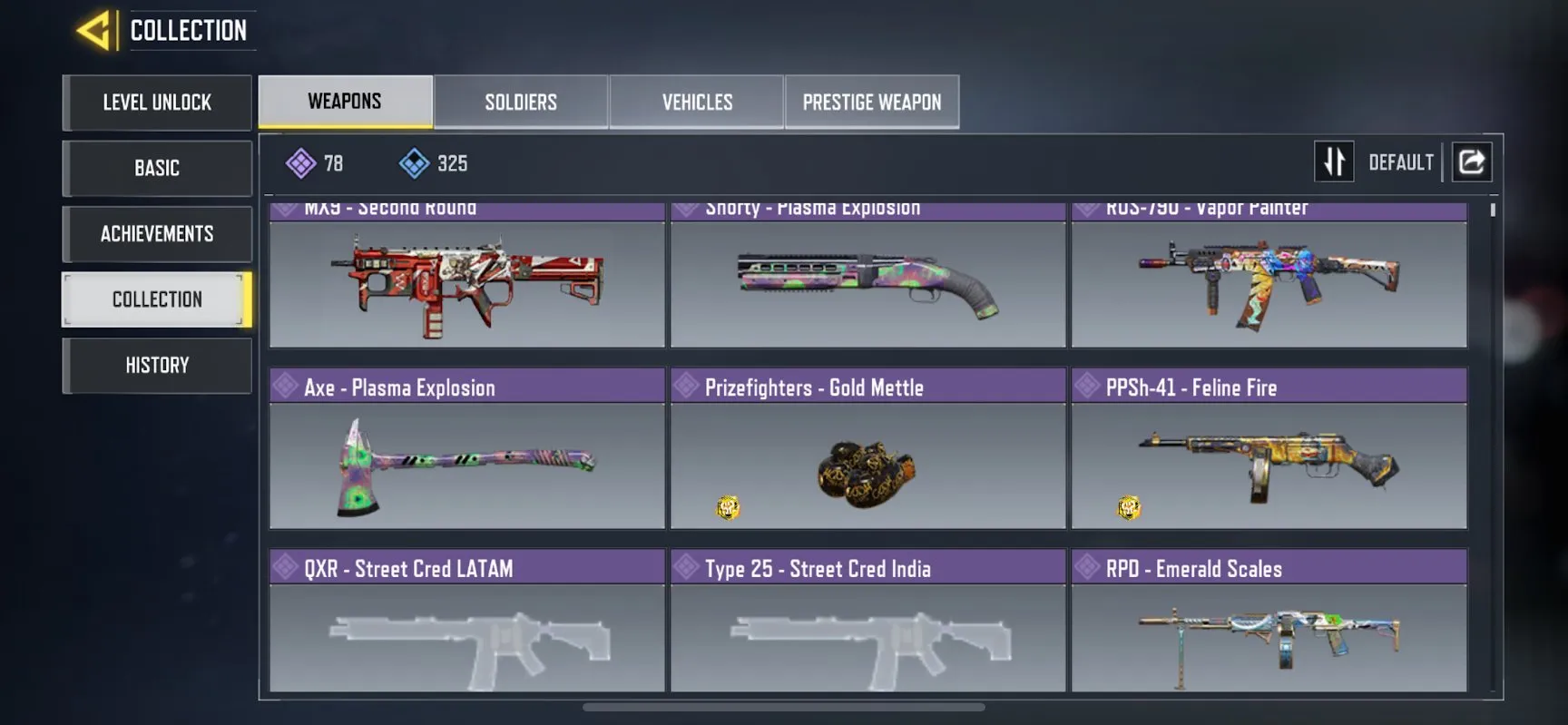Go to the History section

click(156, 366)
